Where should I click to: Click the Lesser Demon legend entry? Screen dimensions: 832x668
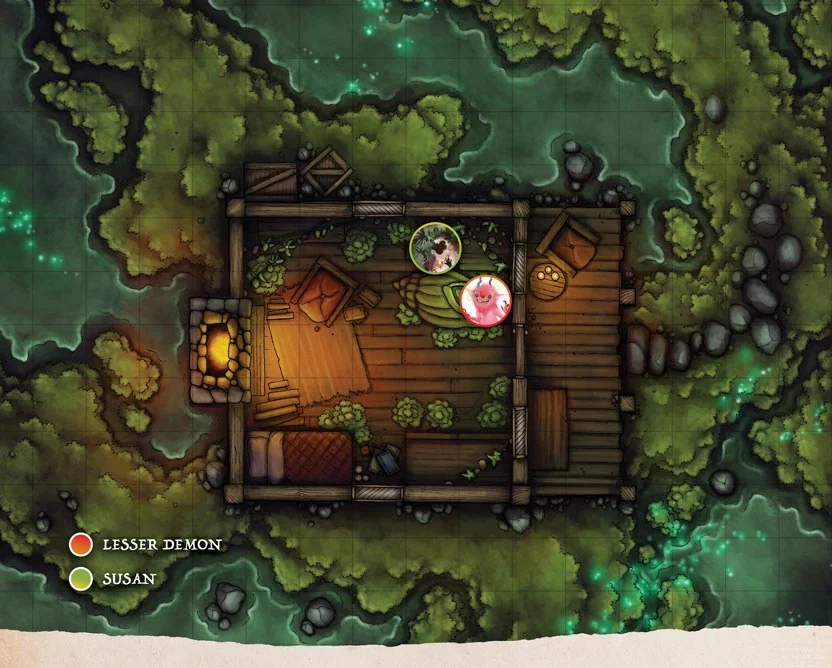pyautogui.click(x=147, y=545)
